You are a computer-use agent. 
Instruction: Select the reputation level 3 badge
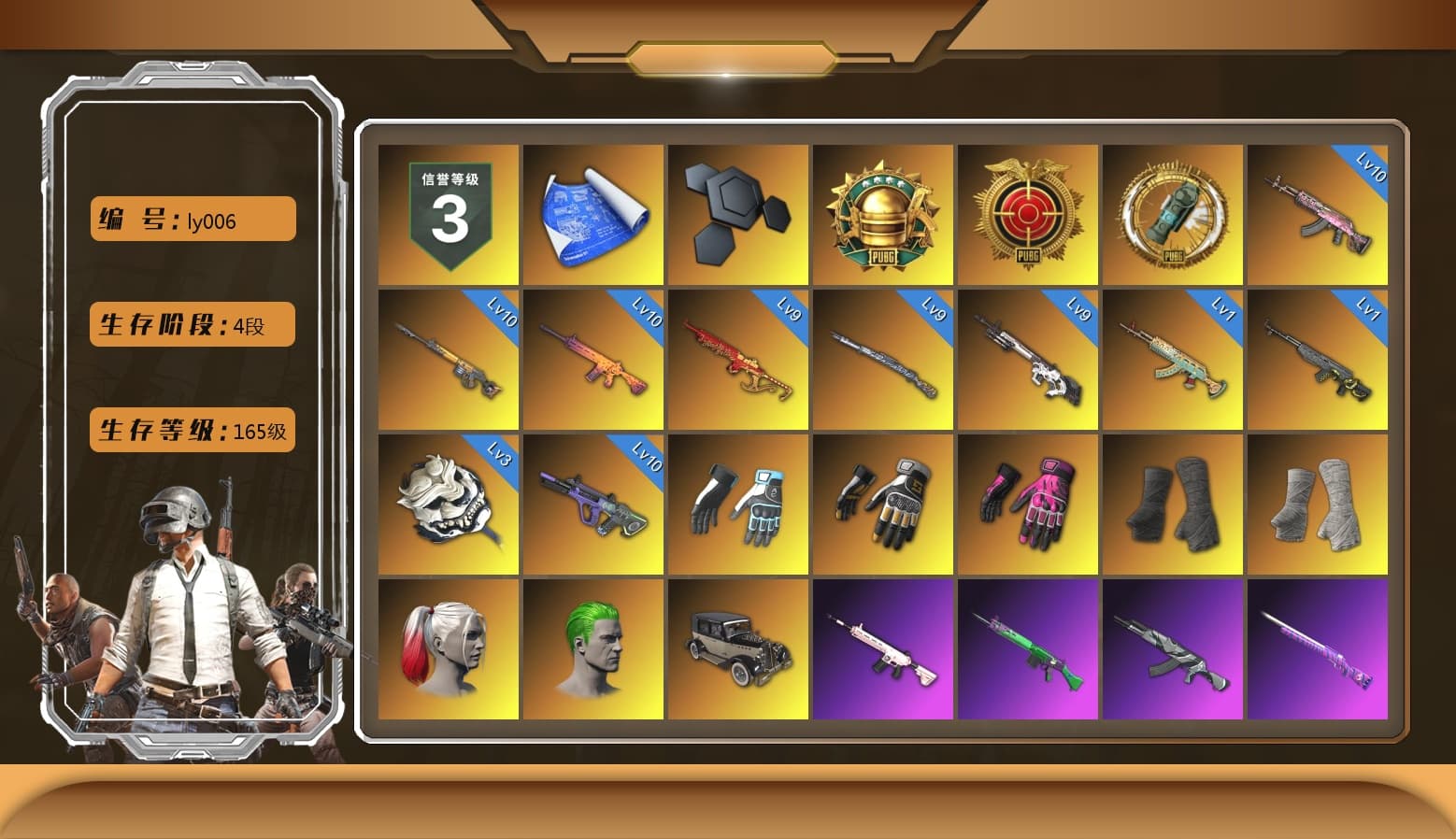447,213
